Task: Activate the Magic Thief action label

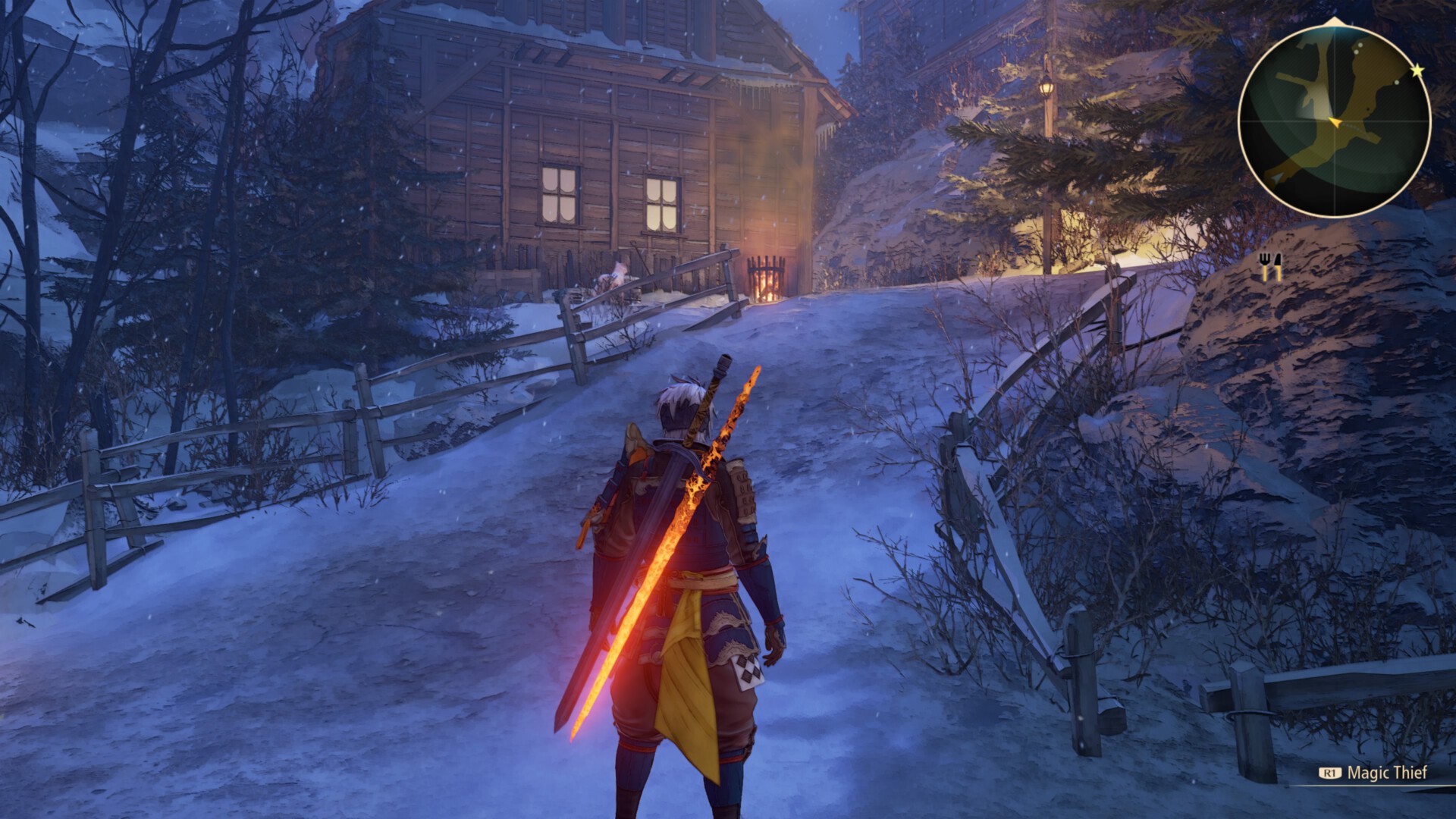Action: (x=1386, y=773)
